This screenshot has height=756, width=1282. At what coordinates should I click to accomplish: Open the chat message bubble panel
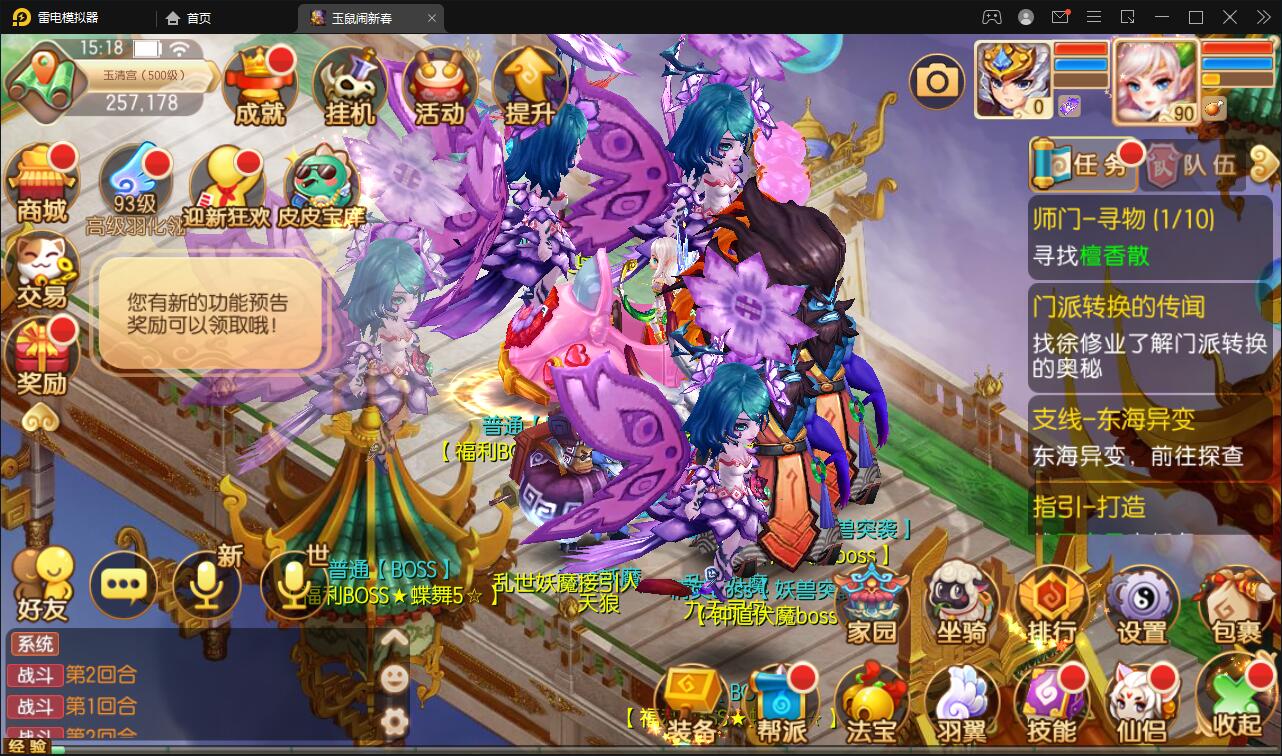tap(125, 585)
